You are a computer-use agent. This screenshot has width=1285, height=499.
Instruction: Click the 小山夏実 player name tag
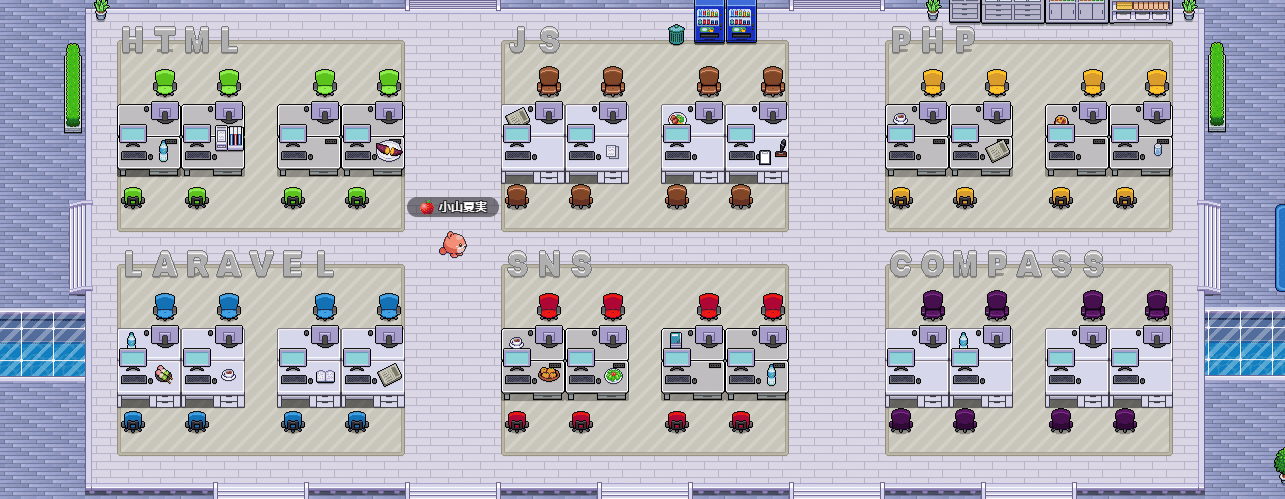453,207
